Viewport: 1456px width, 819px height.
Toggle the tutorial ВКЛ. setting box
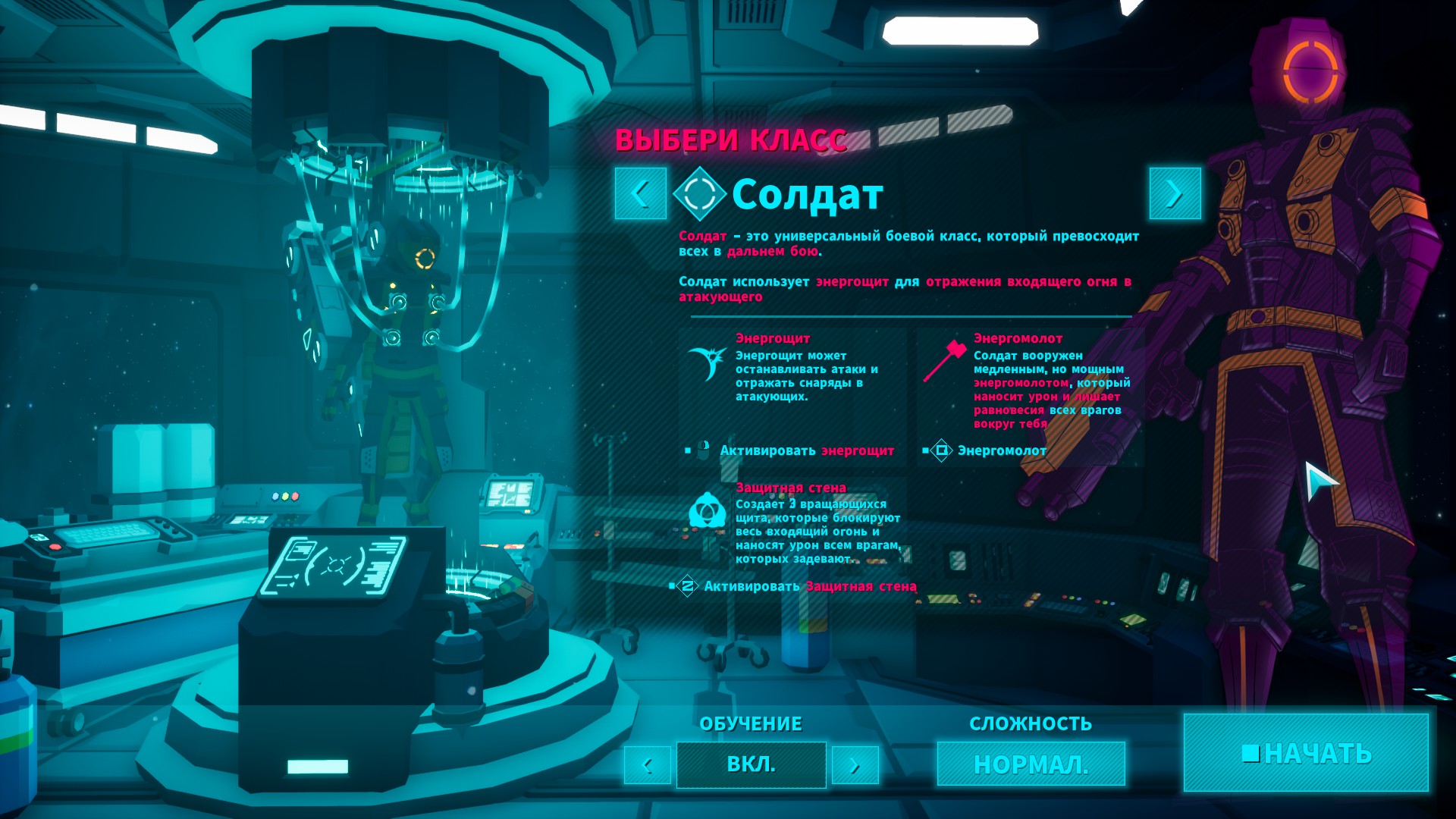[751, 764]
